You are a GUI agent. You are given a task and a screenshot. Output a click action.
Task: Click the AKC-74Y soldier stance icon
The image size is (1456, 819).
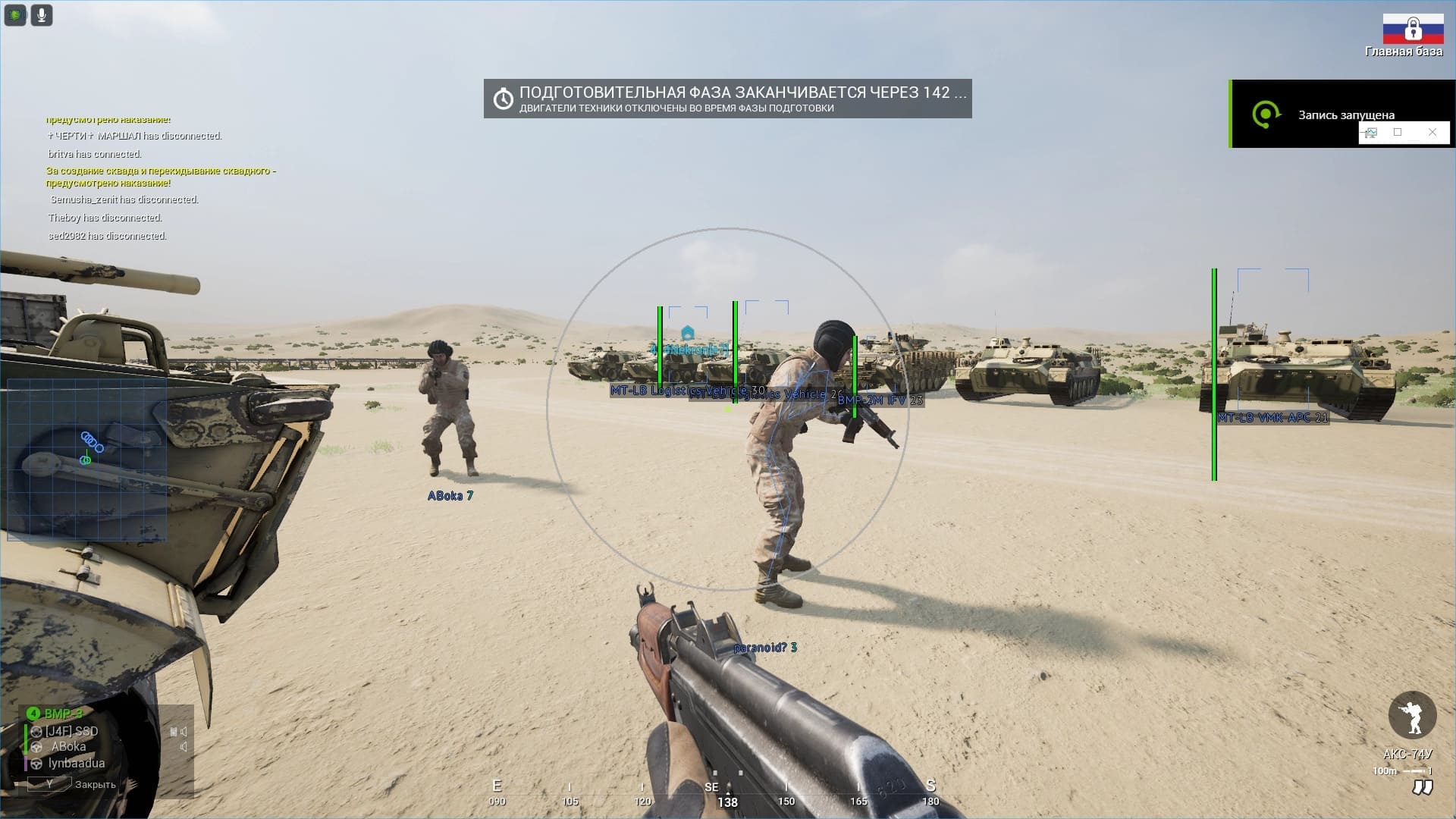point(1412,715)
